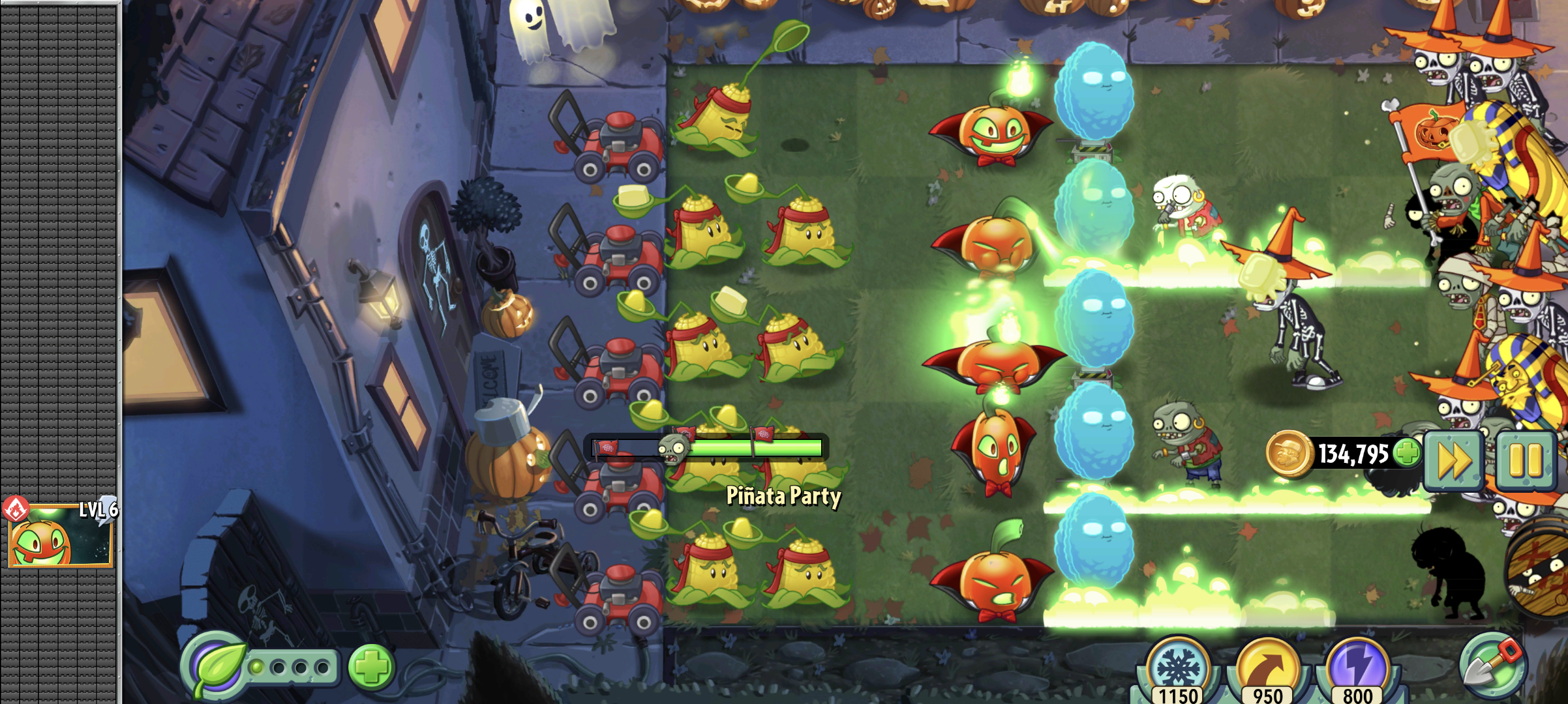
Task: Activate the Plant Food leaf button
Action: click(x=217, y=667)
